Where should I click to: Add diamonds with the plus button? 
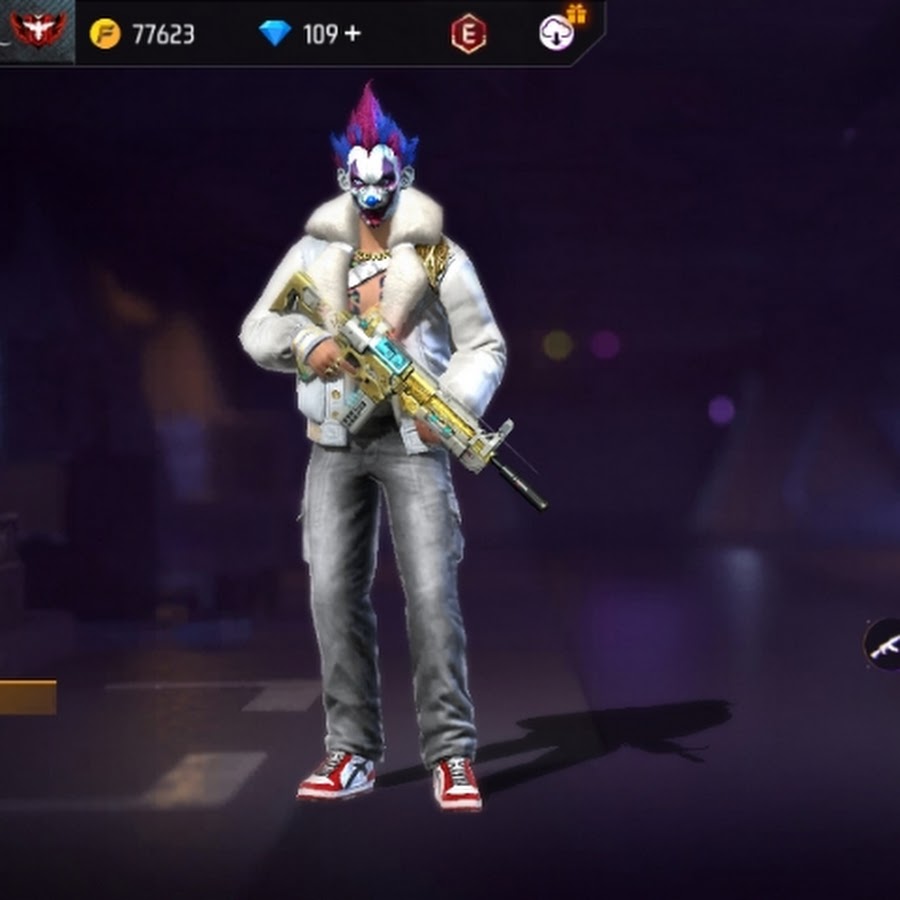click(x=351, y=34)
